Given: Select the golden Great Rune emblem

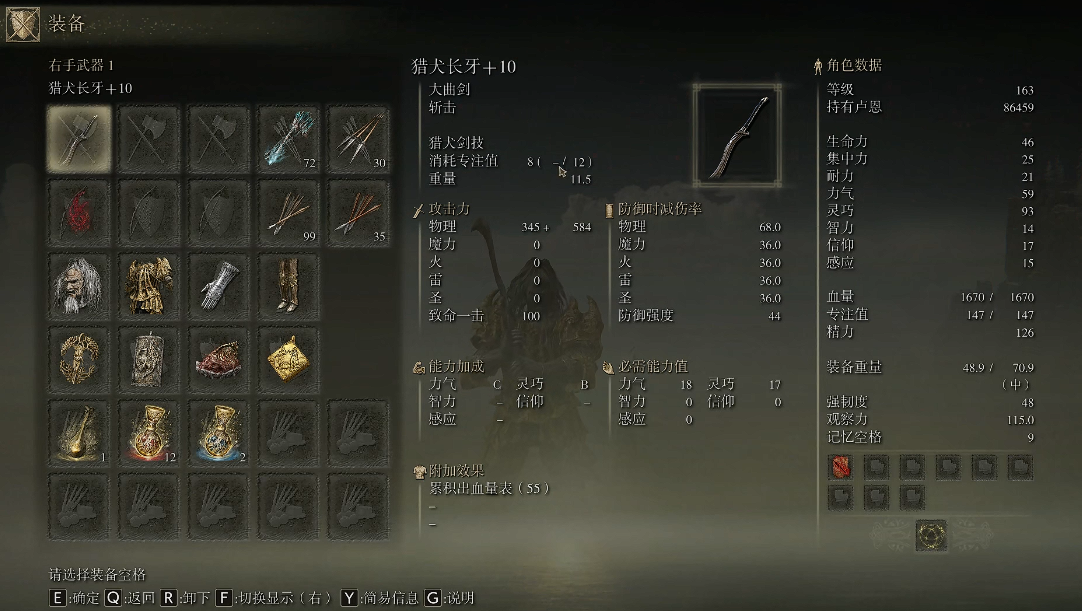Looking at the screenshot, I should pyautogui.click(x=932, y=535).
